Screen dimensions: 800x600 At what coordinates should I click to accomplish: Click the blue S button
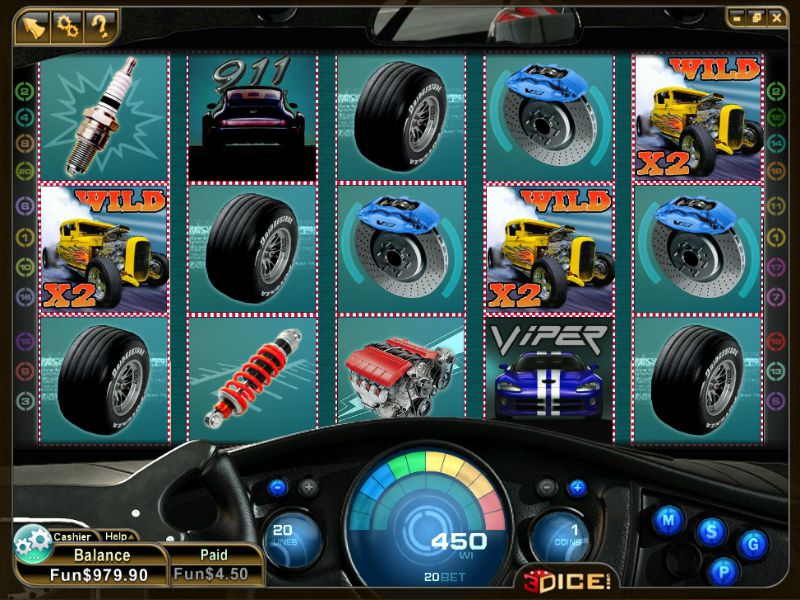[711, 531]
